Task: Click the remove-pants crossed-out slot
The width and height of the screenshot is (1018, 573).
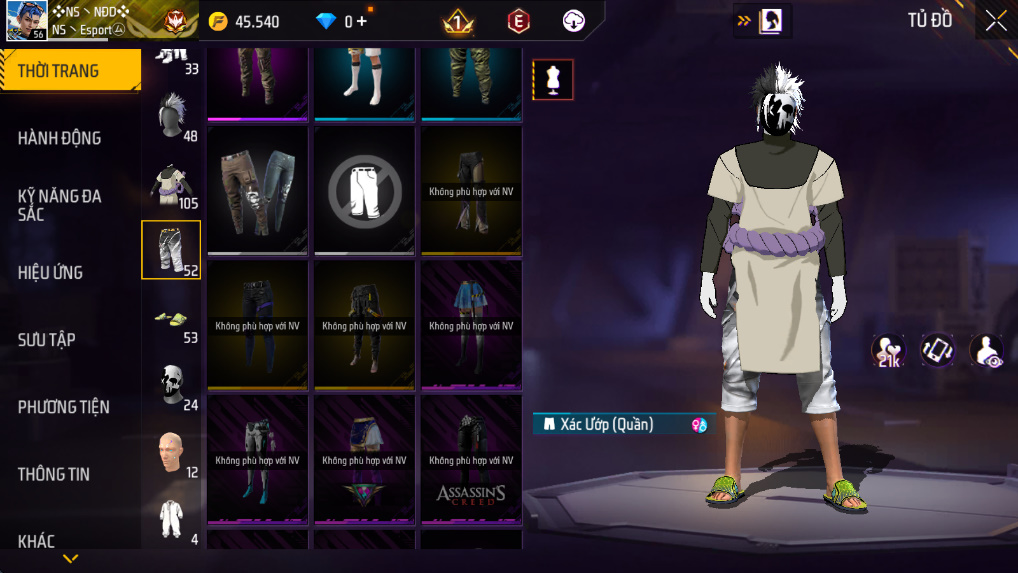Action: [x=365, y=190]
